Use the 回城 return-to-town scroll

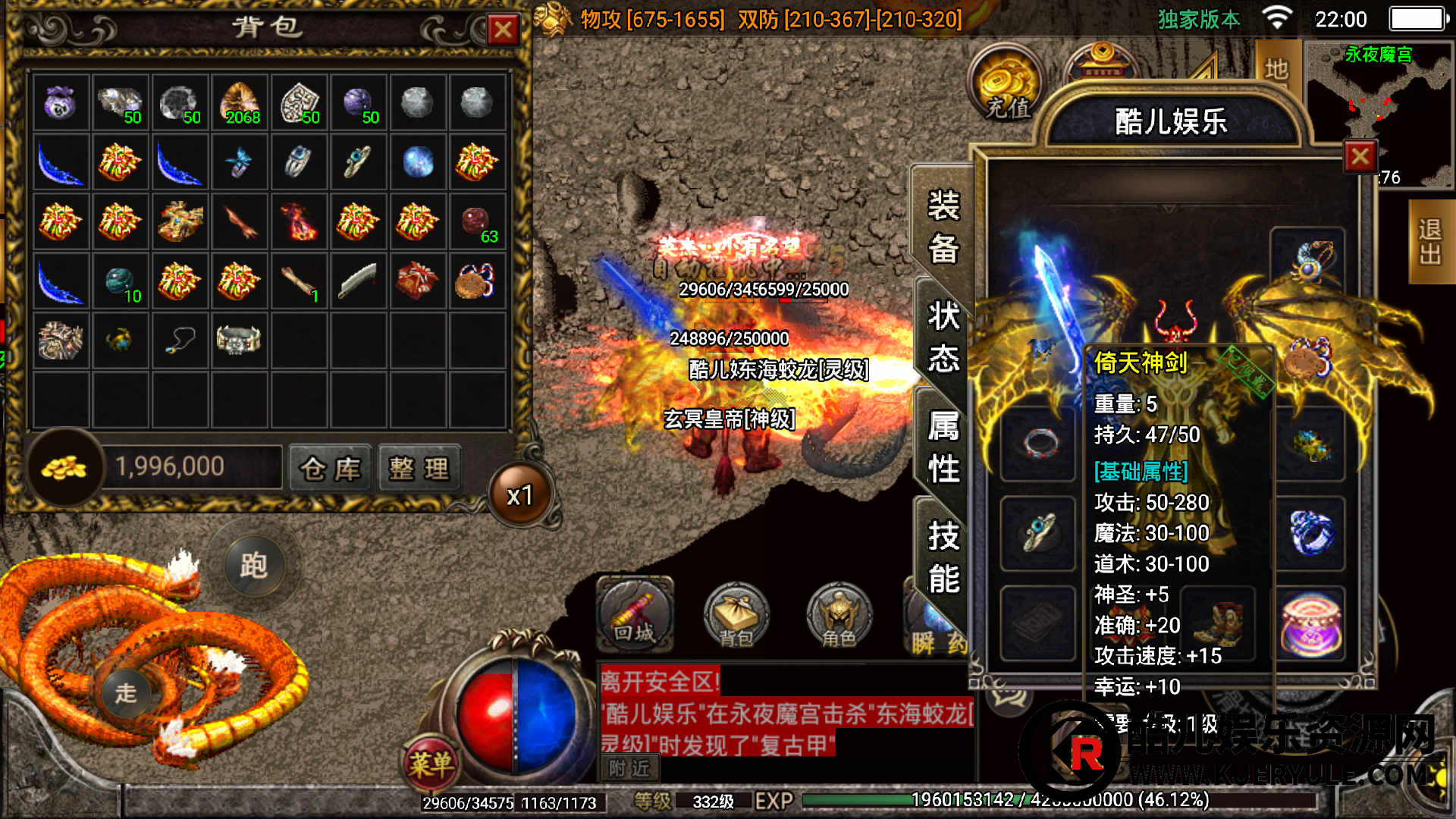click(x=635, y=614)
